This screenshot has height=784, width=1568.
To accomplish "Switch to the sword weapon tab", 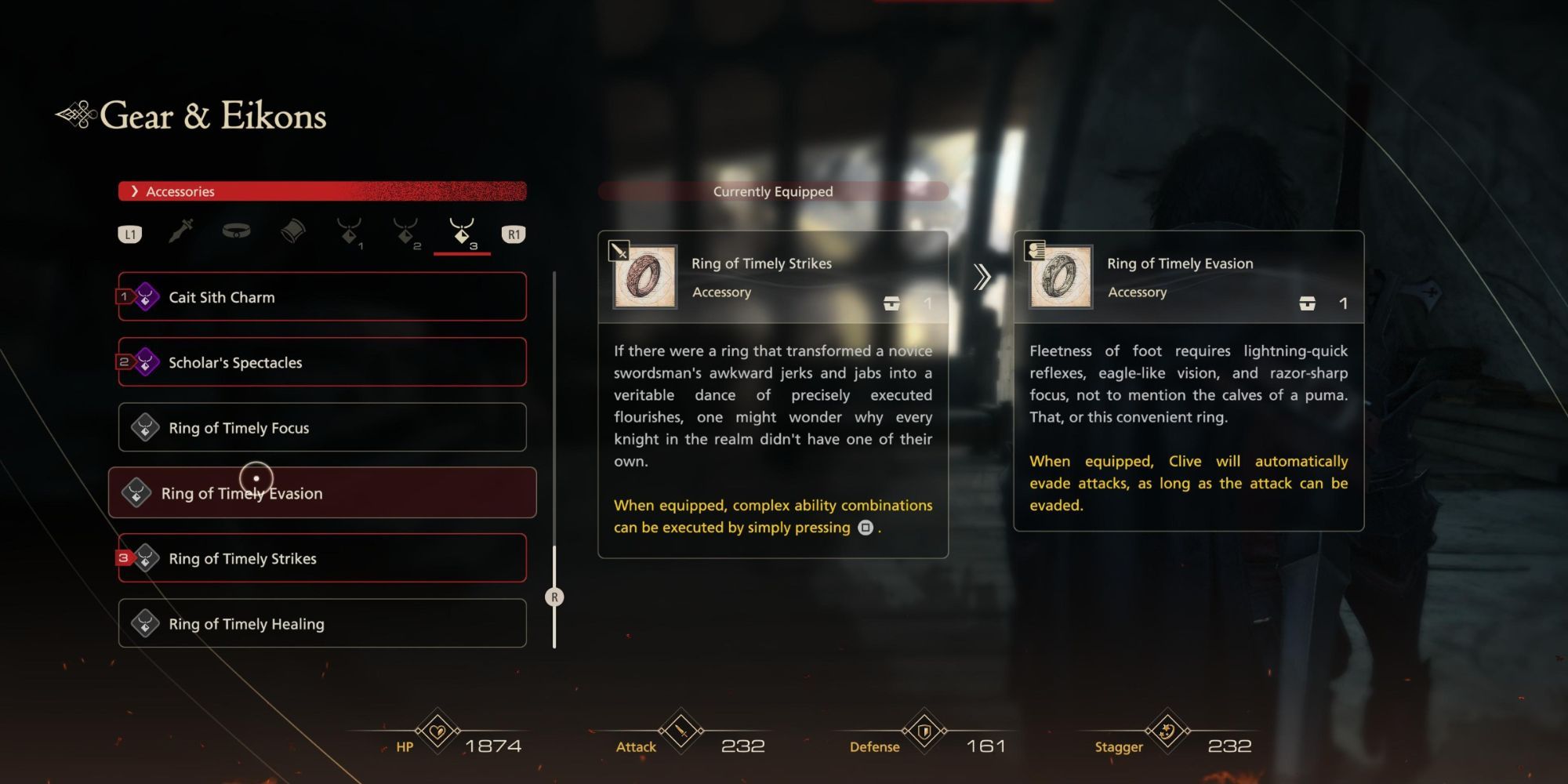I will [181, 232].
